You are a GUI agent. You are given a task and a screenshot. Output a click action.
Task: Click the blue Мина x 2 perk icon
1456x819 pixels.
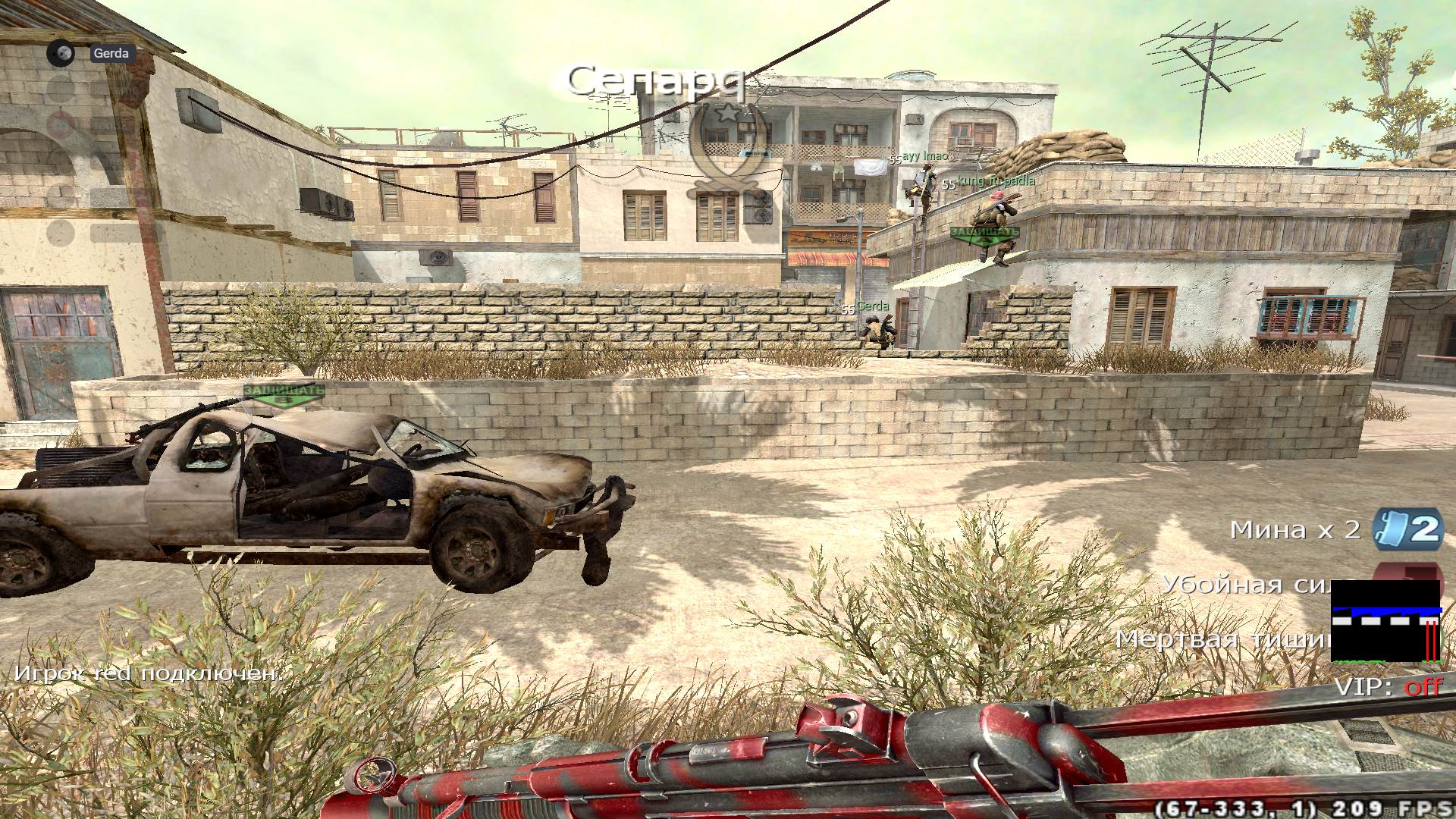point(1407,529)
